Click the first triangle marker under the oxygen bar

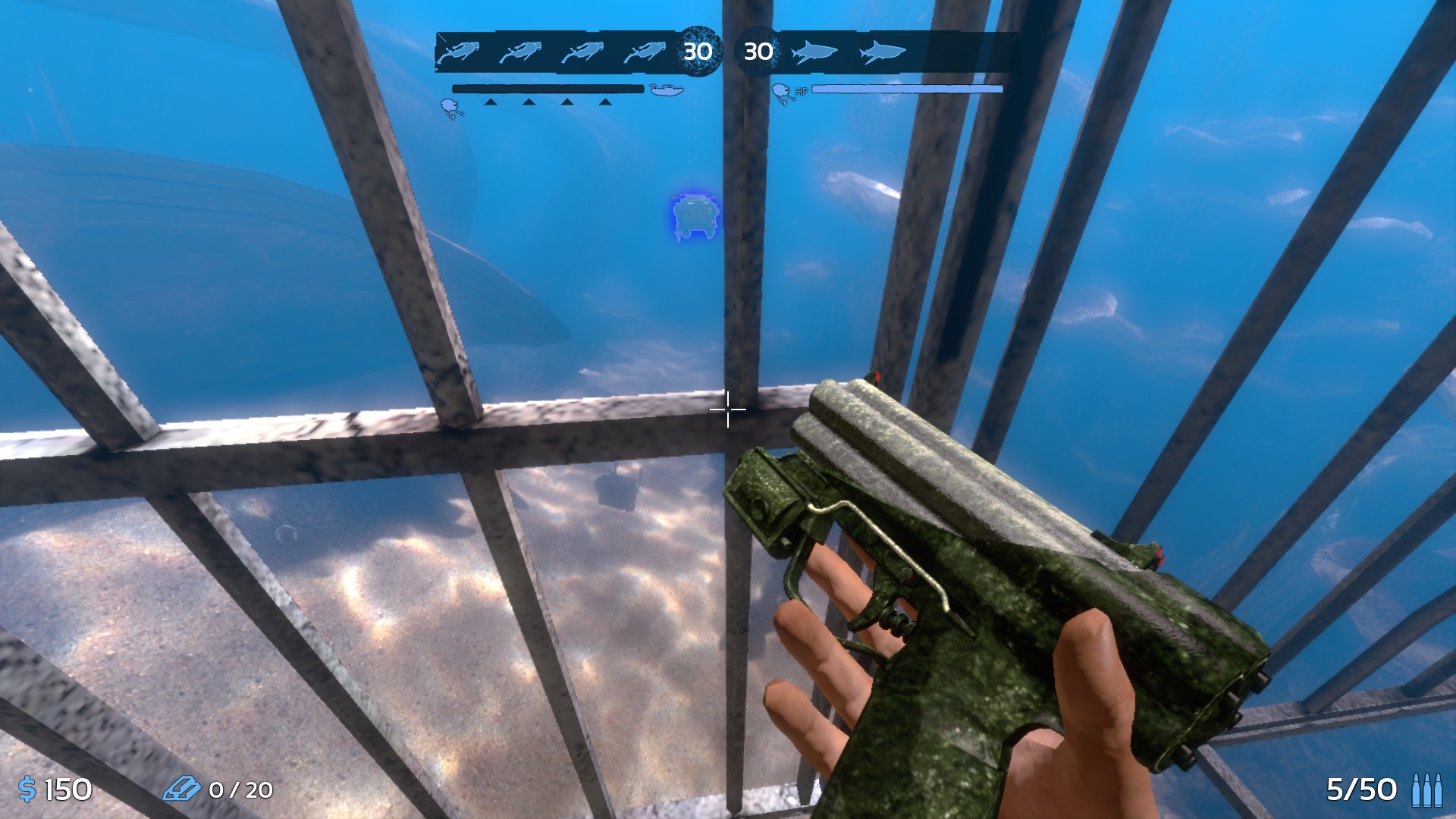coord(490,102)
